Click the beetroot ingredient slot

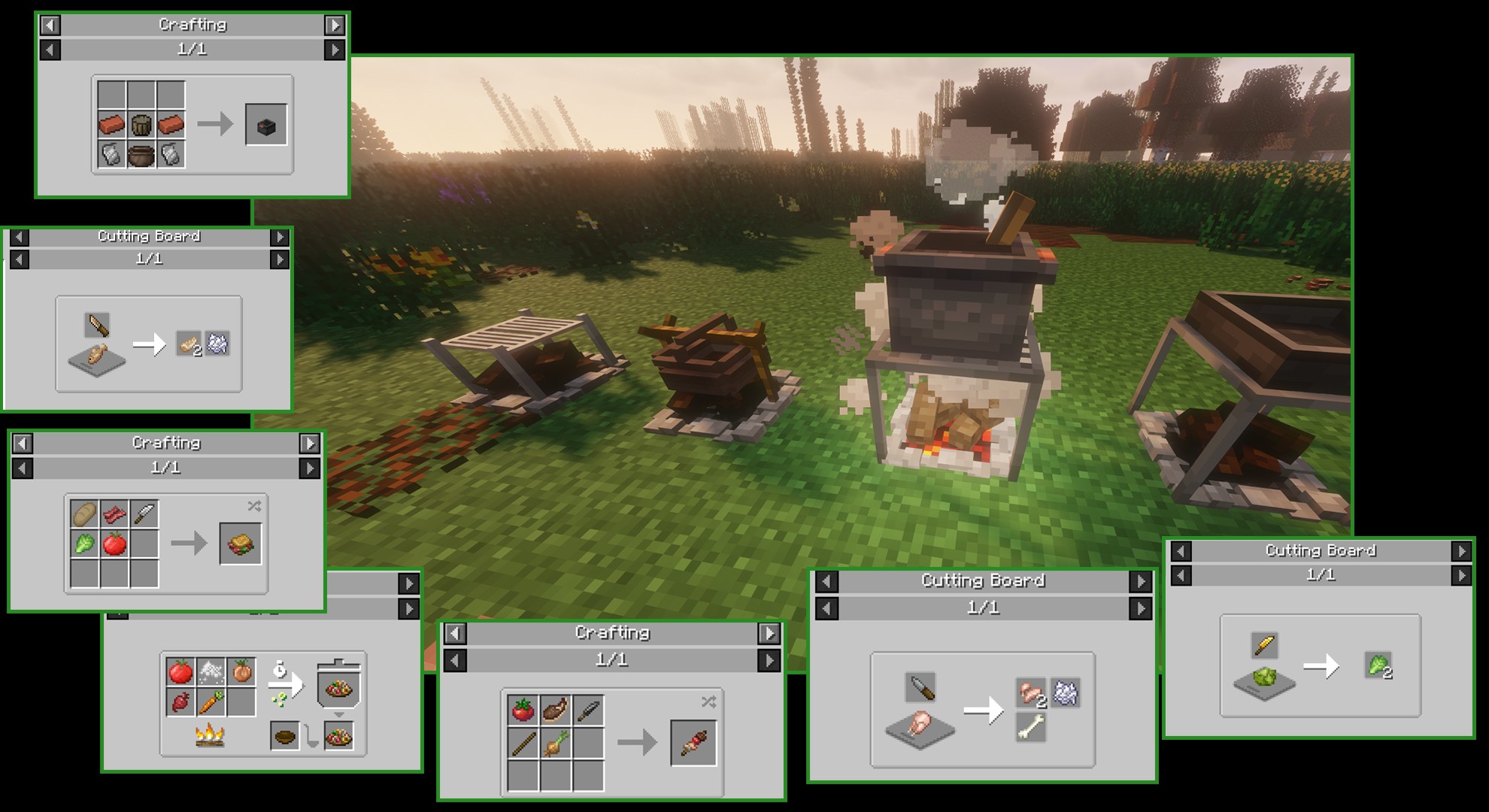point(180,702)
